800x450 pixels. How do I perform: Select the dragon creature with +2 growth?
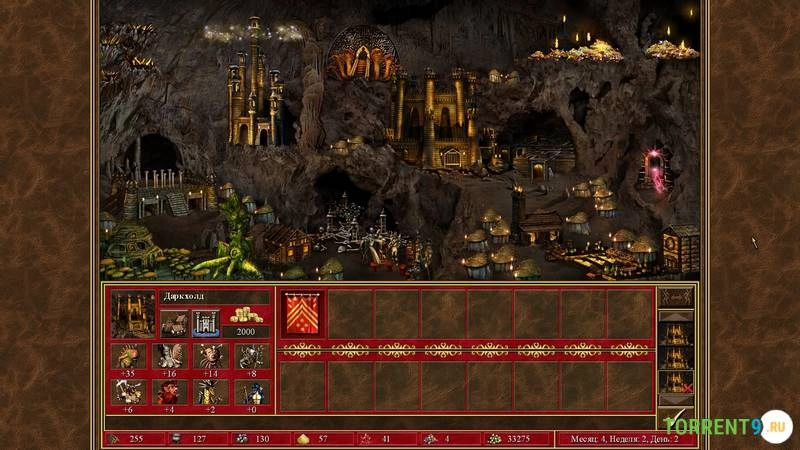pyautogui.click(x=210, y=391)
